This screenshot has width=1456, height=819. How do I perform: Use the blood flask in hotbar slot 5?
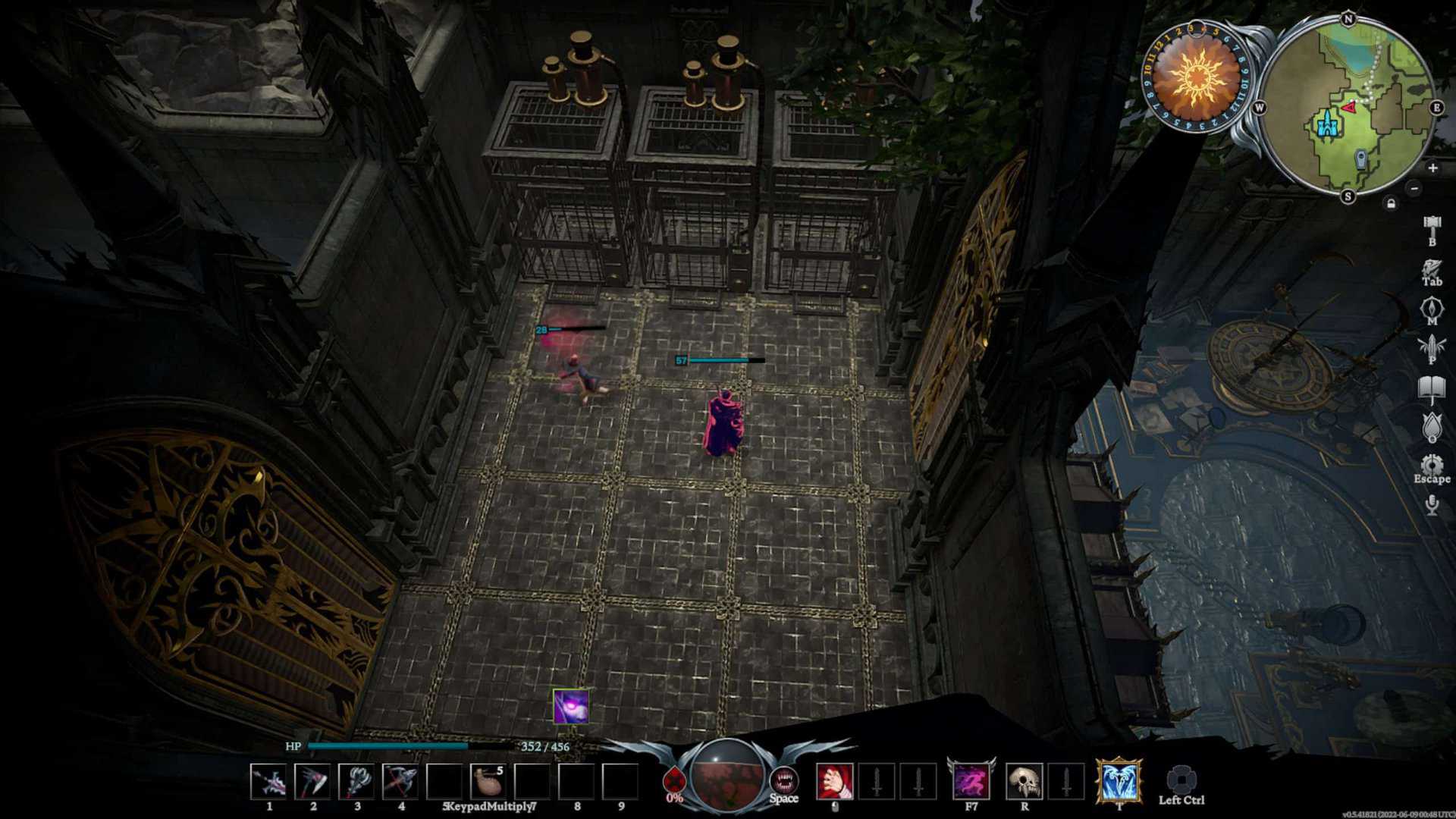pos(489,781)
